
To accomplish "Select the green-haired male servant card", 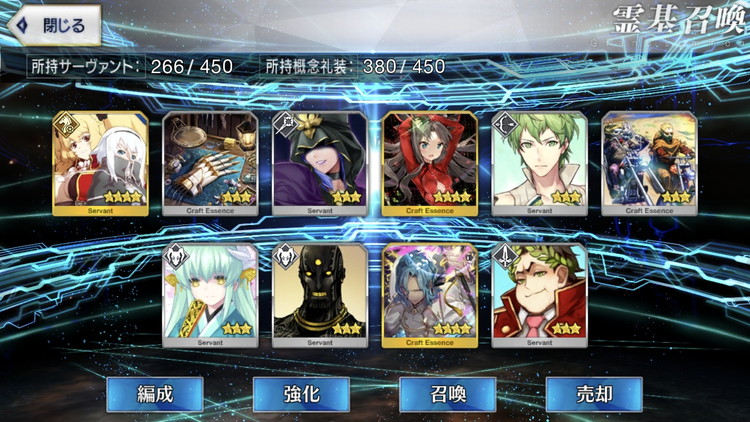I will click(539, 163).
